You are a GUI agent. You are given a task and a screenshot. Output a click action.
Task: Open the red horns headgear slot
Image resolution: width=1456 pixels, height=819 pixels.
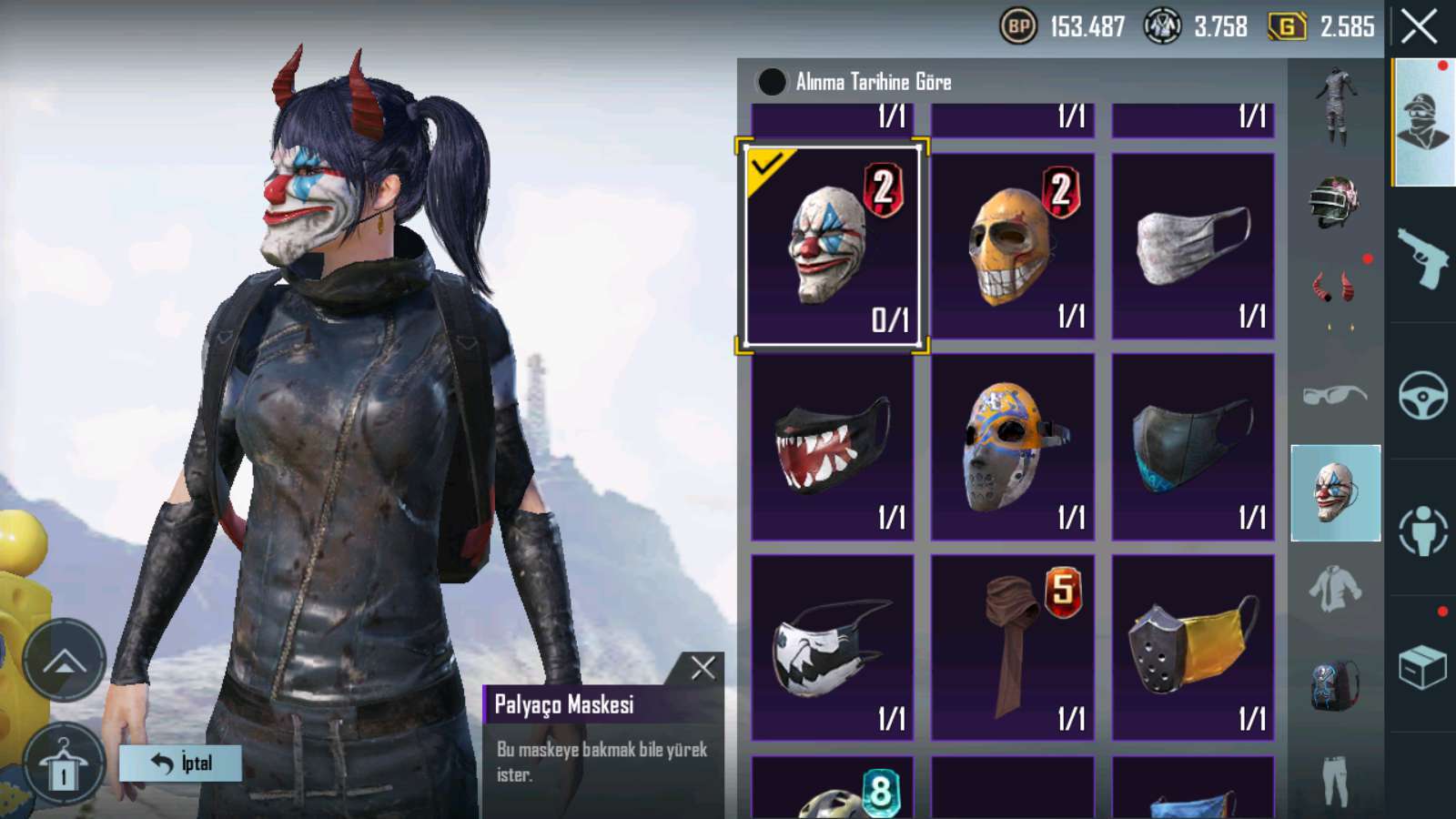(x=1334, y=288)
